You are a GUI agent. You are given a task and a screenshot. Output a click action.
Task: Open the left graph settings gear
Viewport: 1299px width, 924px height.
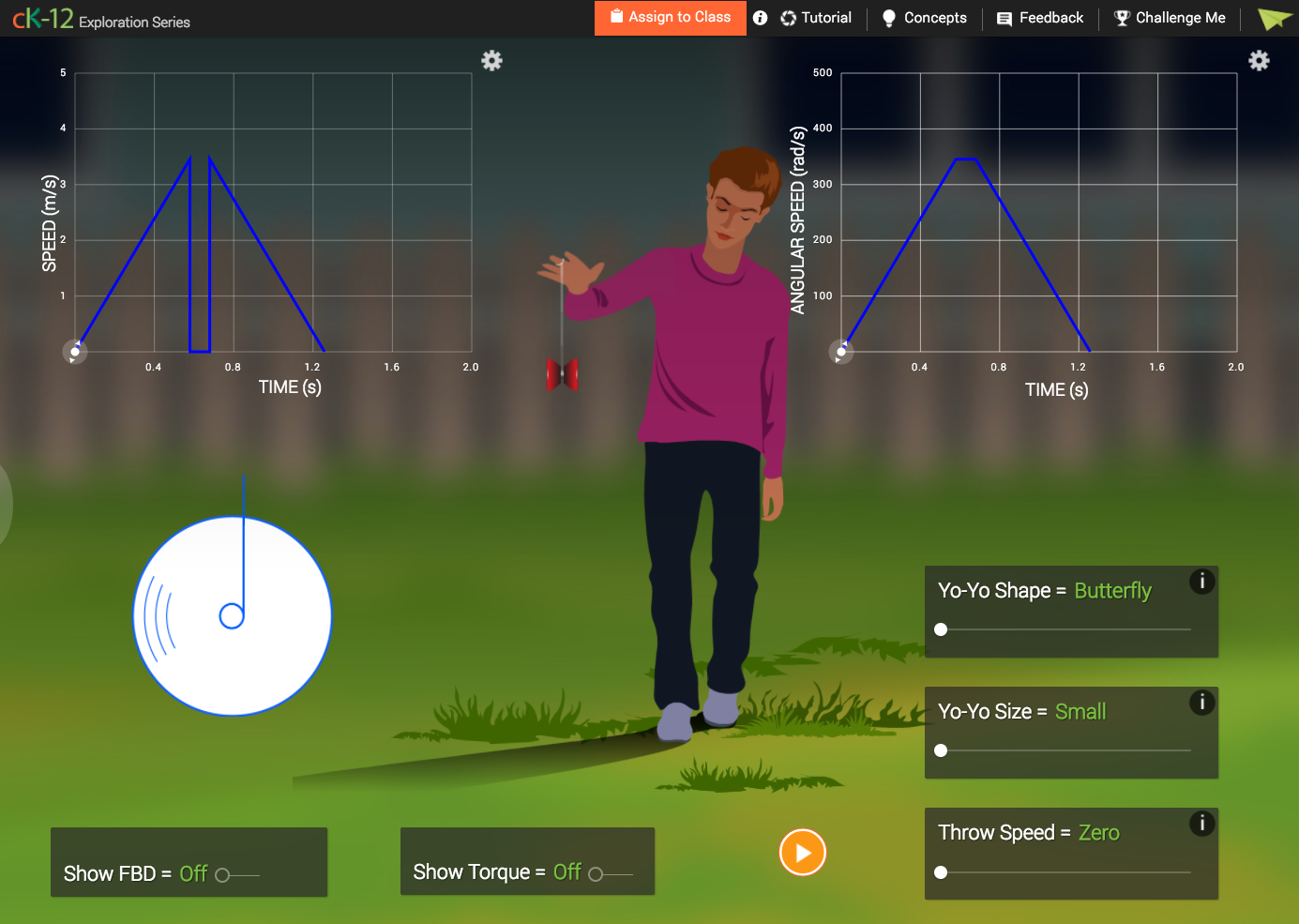pyautogui.click(x=491, y=60)
